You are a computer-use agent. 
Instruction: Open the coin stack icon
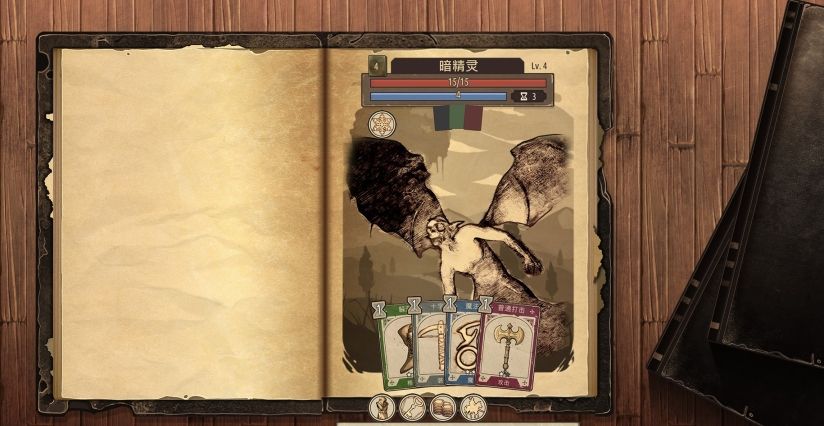click(x=442, y=407)
